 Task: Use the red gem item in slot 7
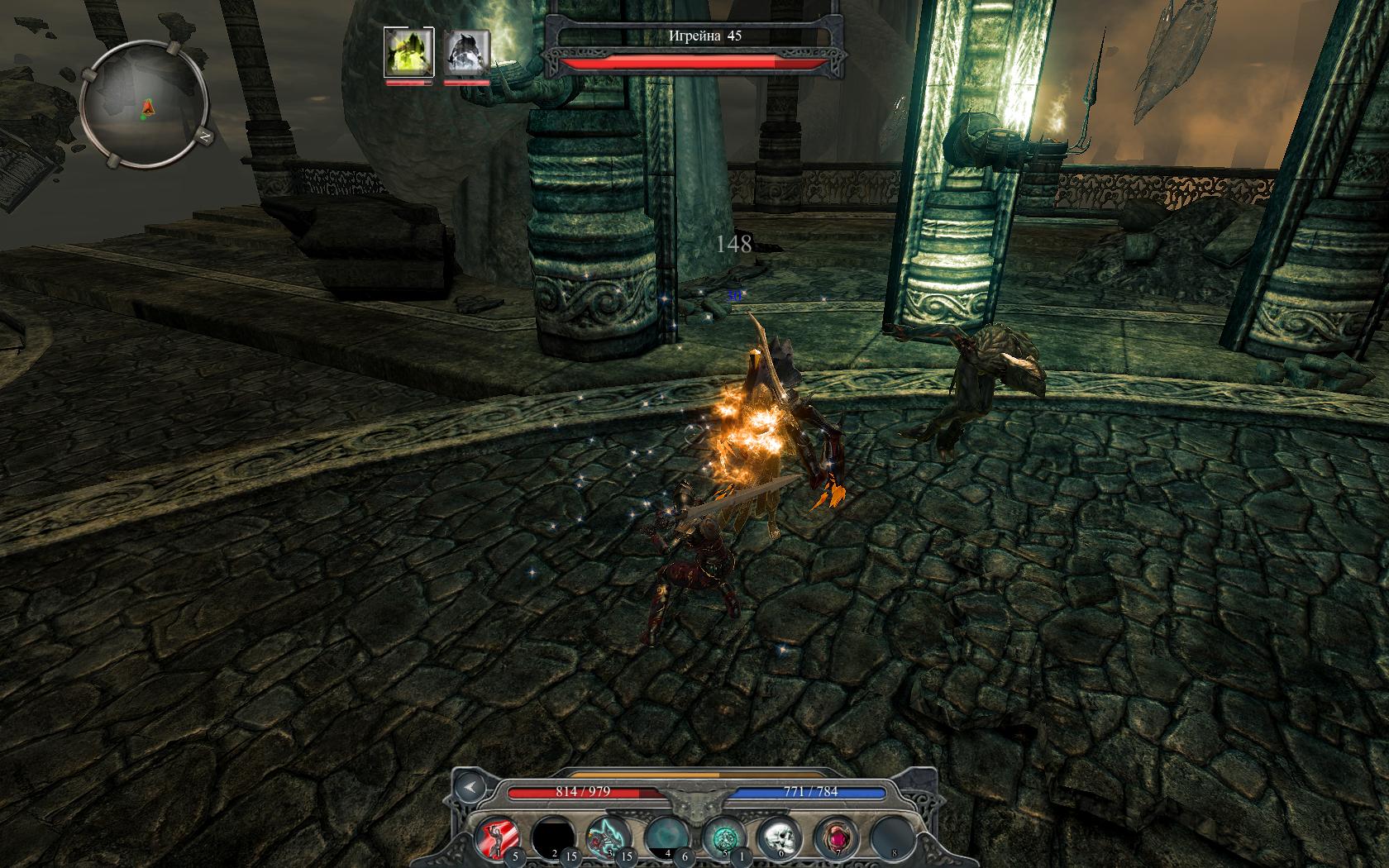[836, 836]
